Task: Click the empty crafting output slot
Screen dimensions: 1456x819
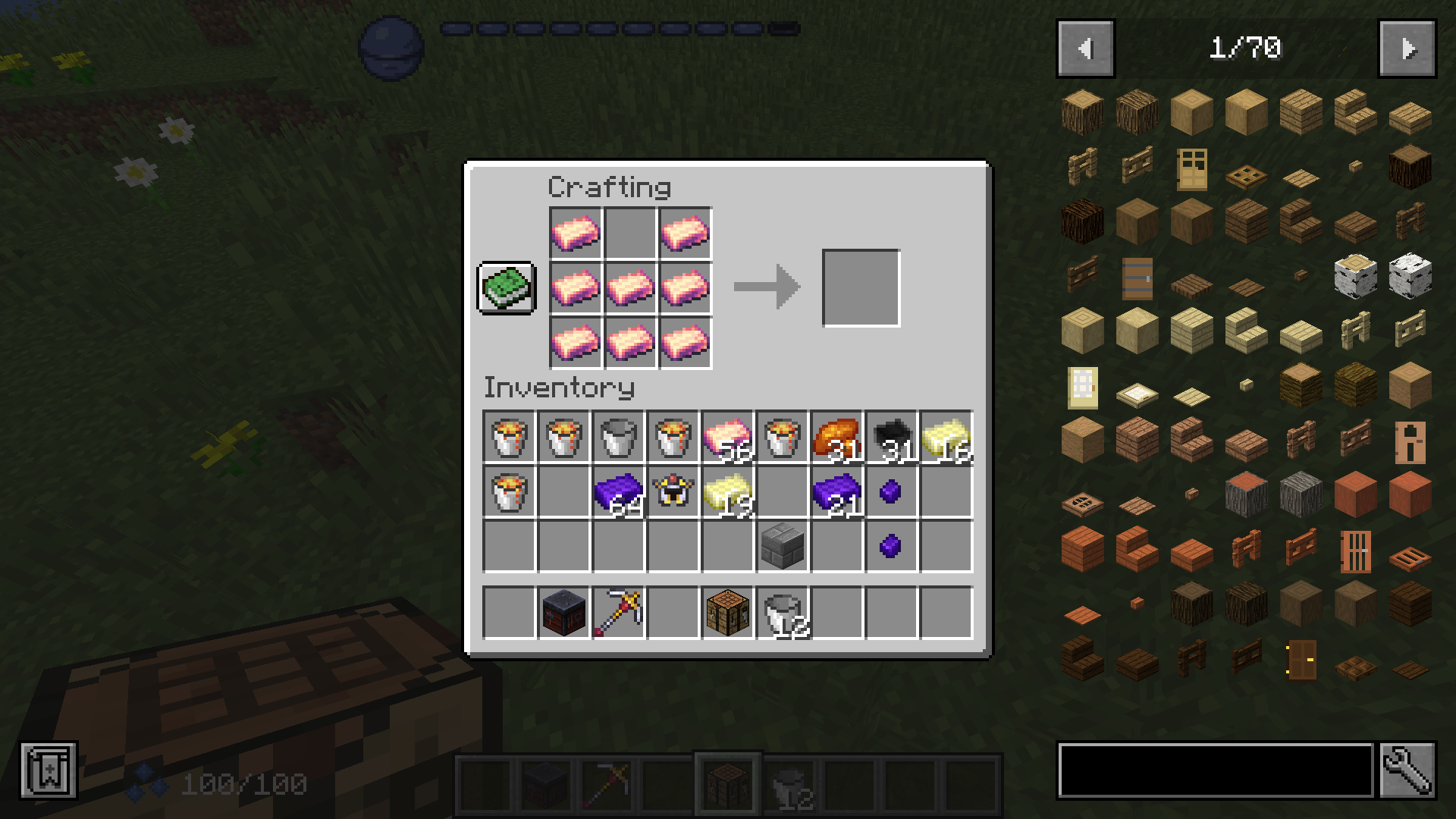Action: pos(861,287)
